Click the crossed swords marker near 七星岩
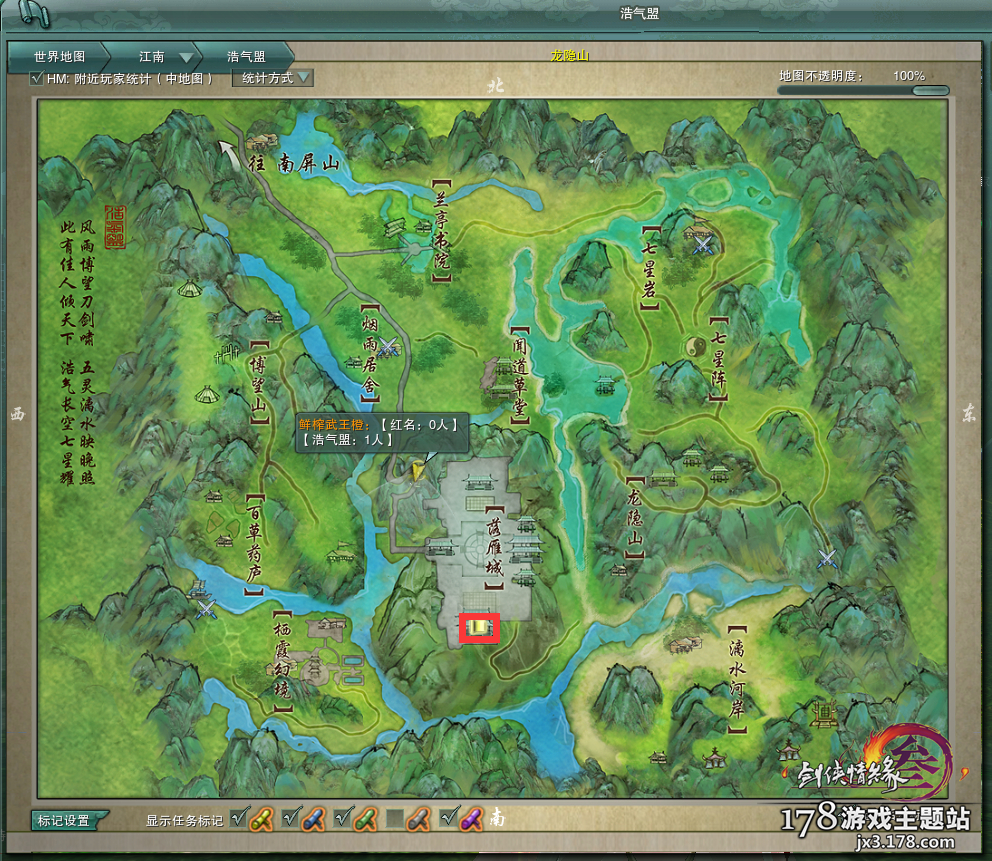Viewport: 992px width, 861px height. click(x=704, y=243)
